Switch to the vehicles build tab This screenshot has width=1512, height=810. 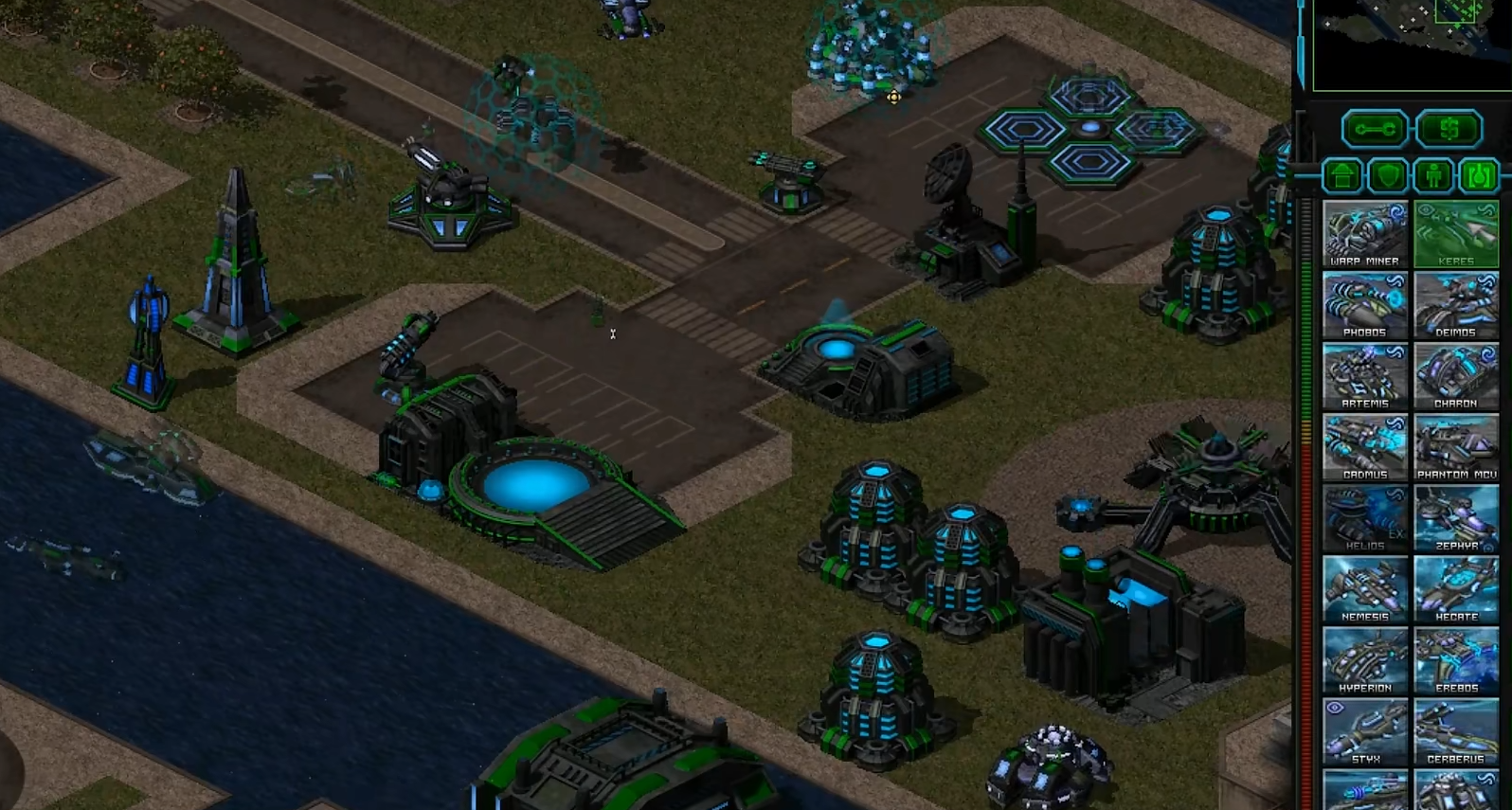tap(1479, 175)
